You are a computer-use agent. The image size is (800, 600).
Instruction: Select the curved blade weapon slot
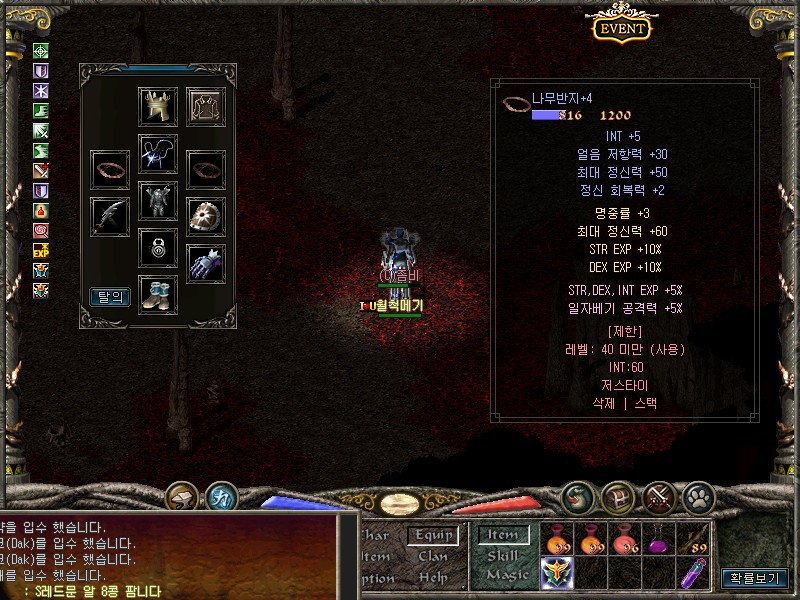click(110, 216)
